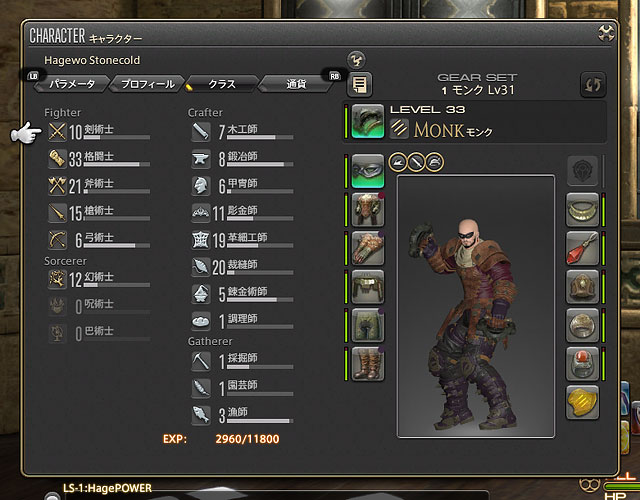Select the 裁縫師 crafter row

click(240, 266)
